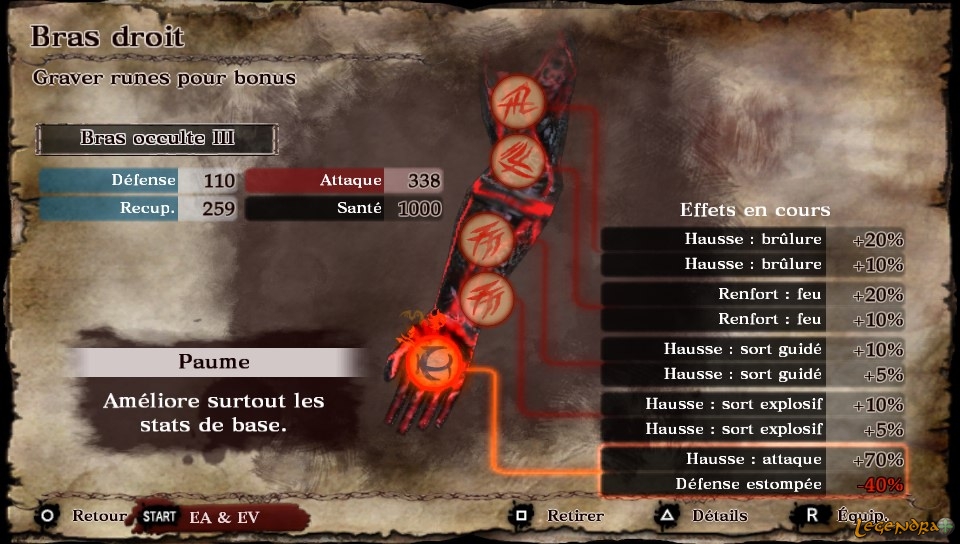
Task: Select the Défense estompée -40% effect row
Action: (x=752, y=484)
